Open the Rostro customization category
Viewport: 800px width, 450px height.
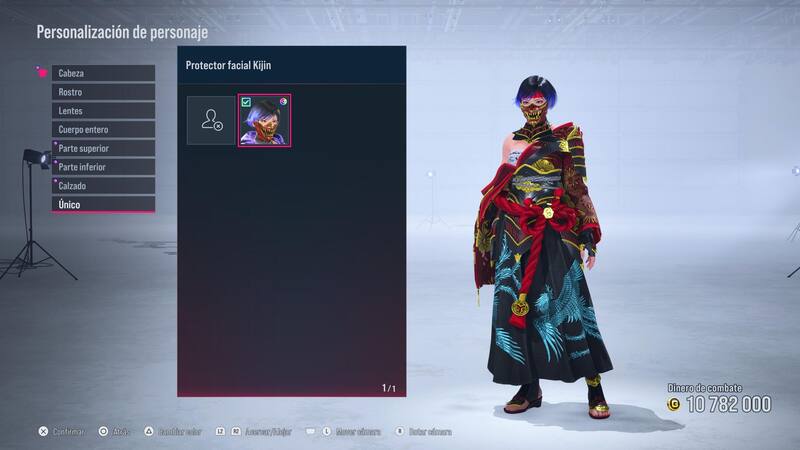click(x=104, y=92)
